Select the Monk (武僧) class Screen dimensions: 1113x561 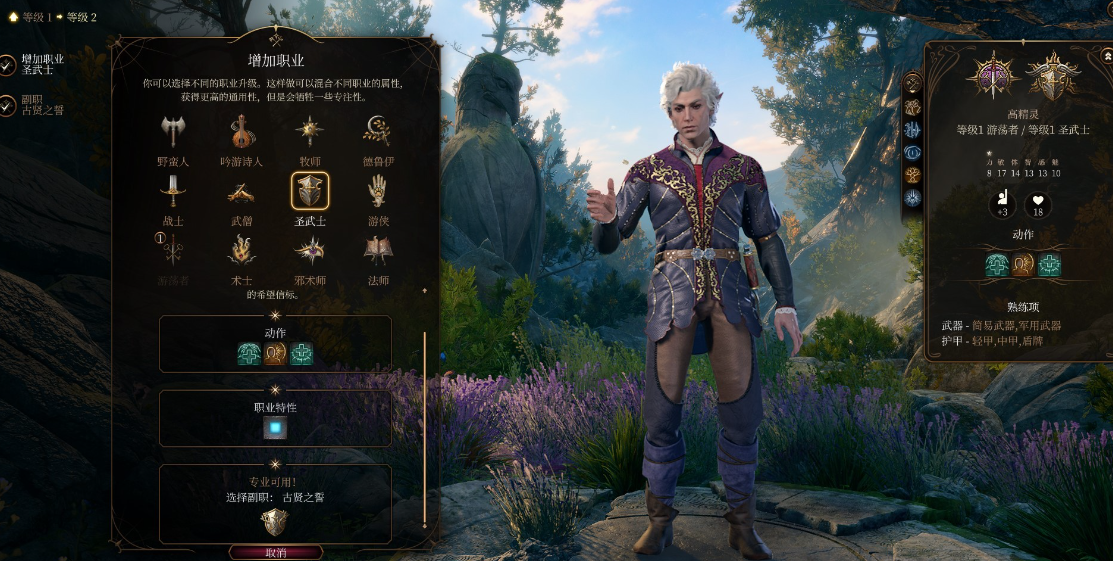240,191
